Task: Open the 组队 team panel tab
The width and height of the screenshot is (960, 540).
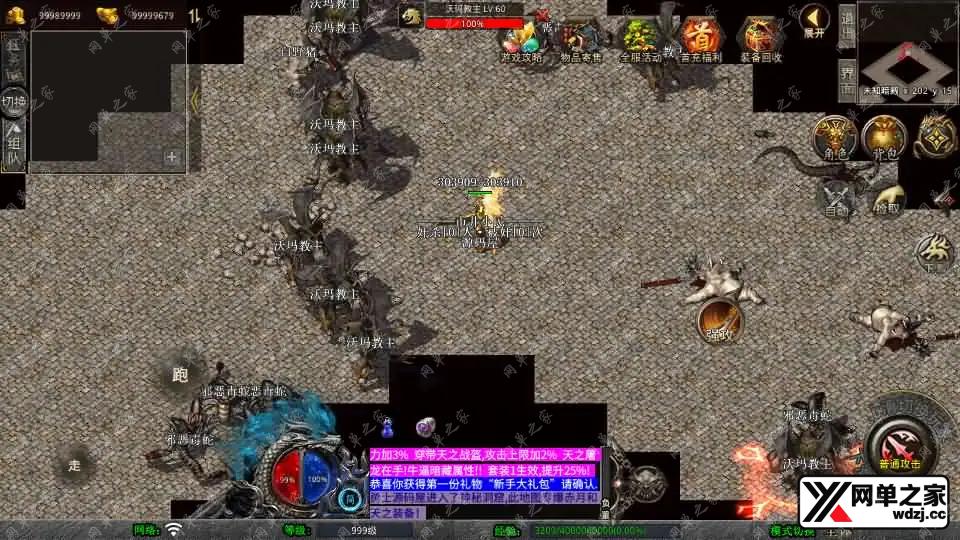Action: coord(14,143)
